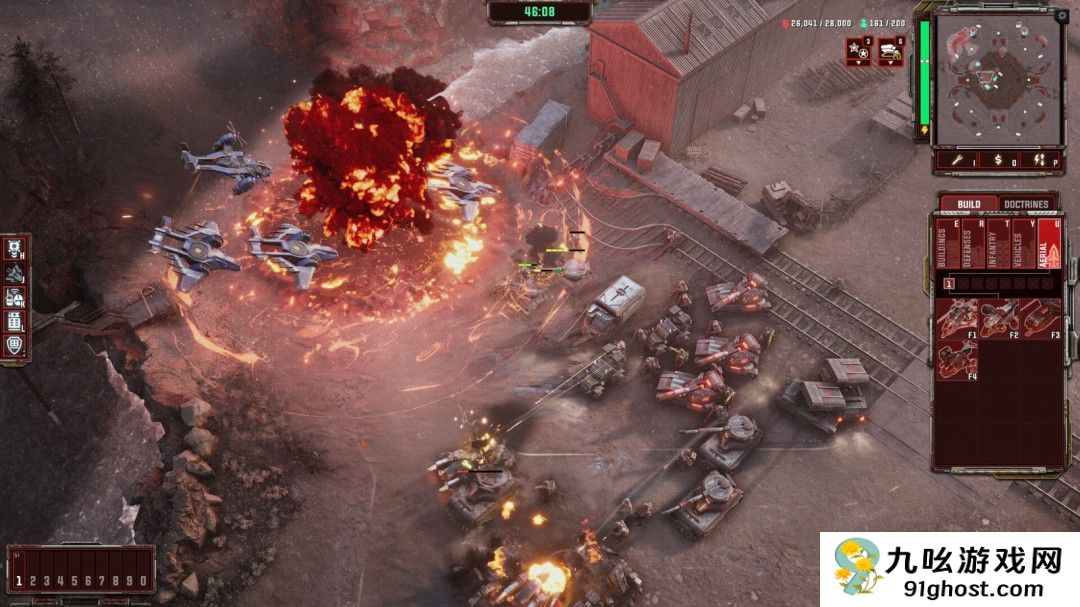Viewport: 1080px width, 607px height.
Task: Queue the F2 aircraft unit
Action: click(999, 318)
